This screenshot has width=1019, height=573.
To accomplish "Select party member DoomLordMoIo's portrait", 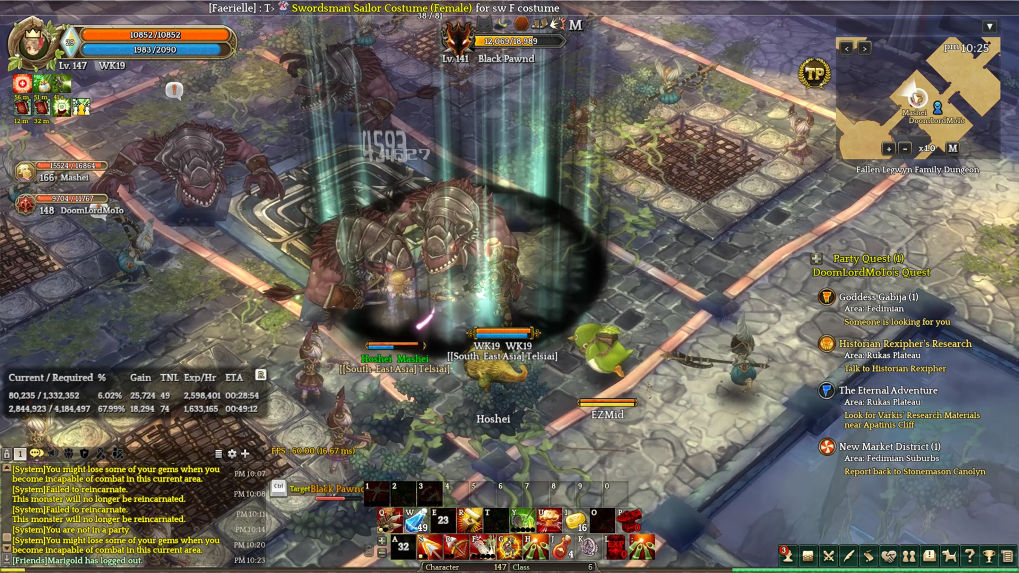I will point(25,204).
